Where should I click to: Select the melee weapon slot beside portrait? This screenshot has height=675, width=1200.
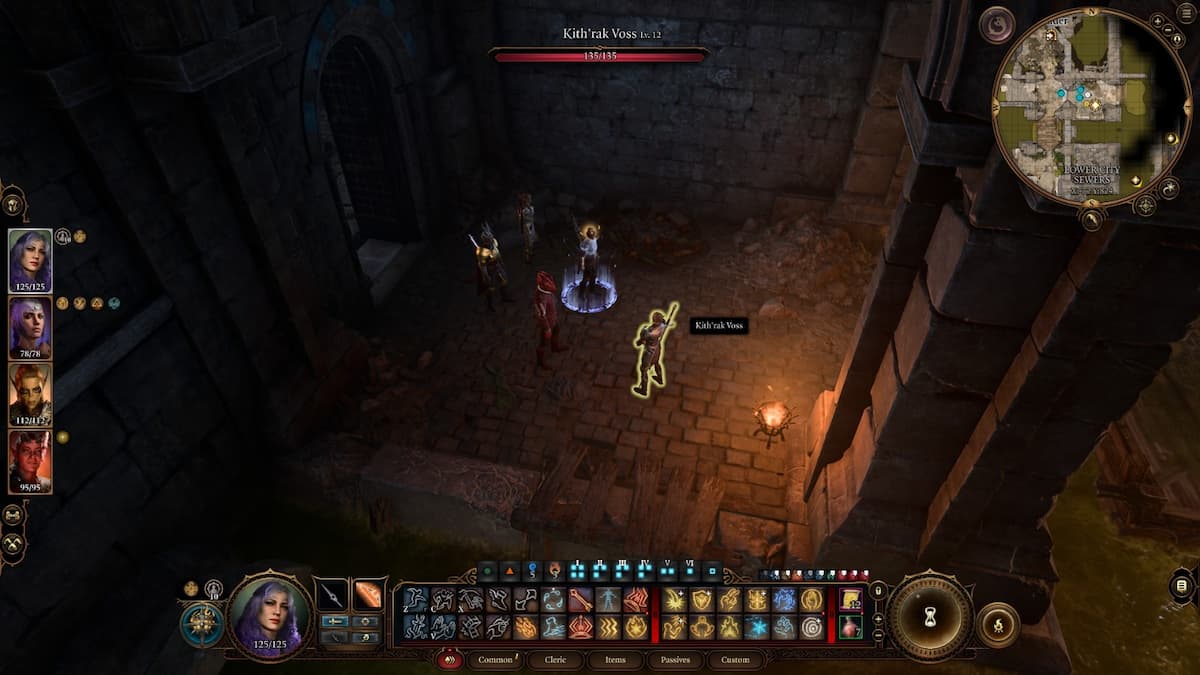(332, 594)
